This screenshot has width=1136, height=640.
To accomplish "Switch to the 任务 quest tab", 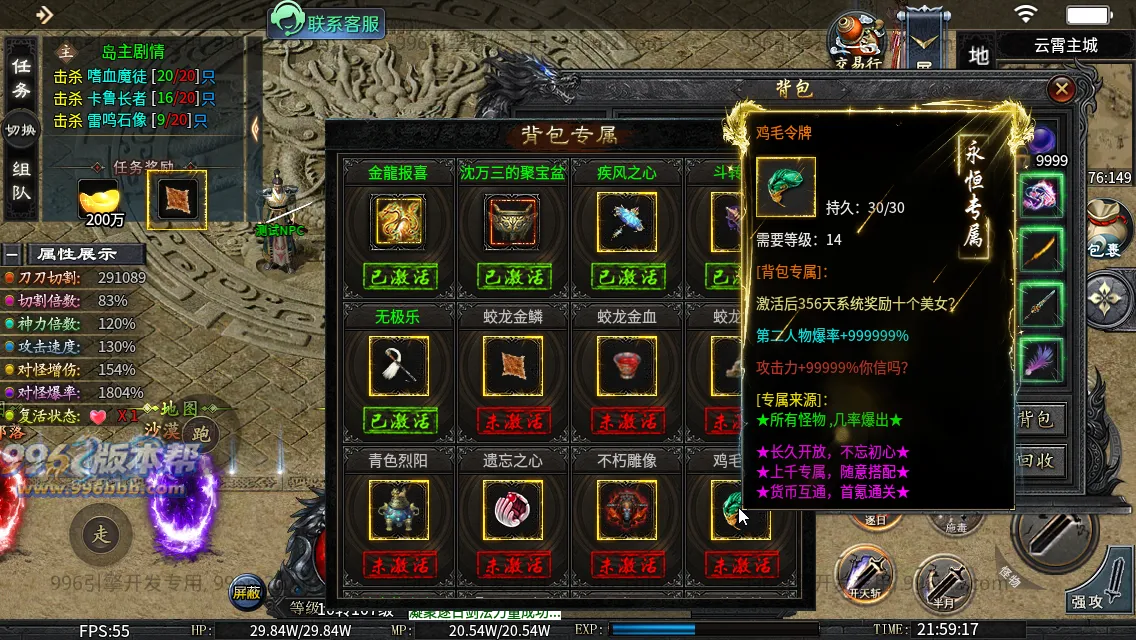I will [x=21, y=78].
